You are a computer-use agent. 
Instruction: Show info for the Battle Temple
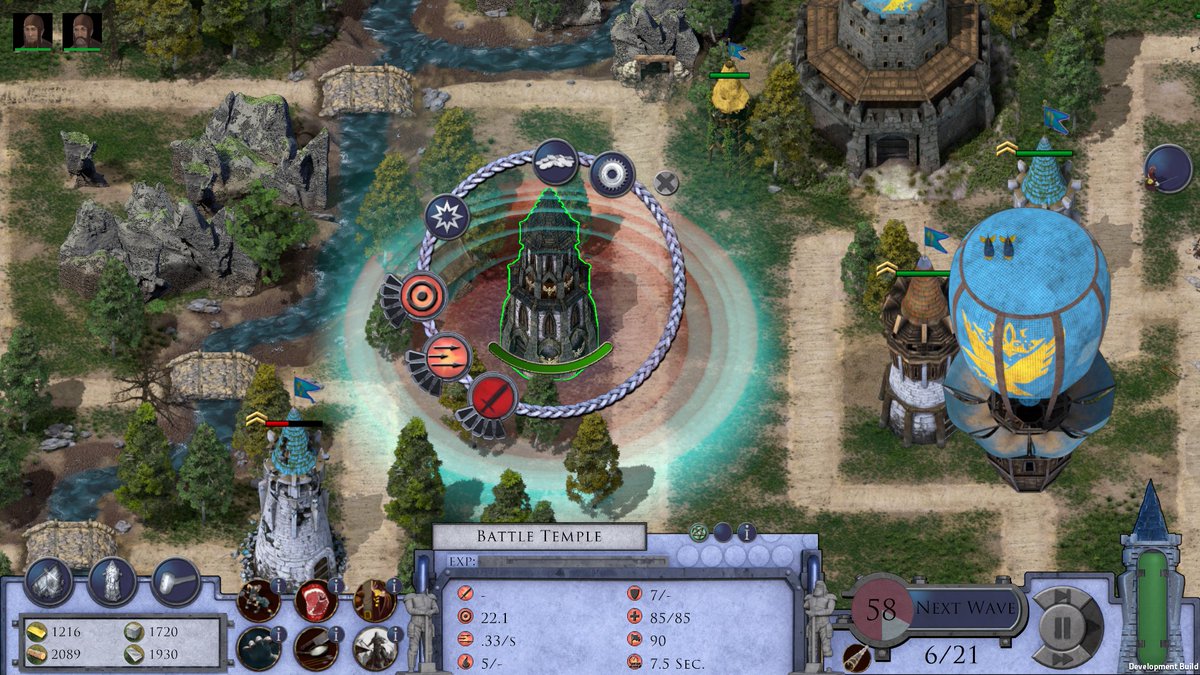tap(746, 532)
